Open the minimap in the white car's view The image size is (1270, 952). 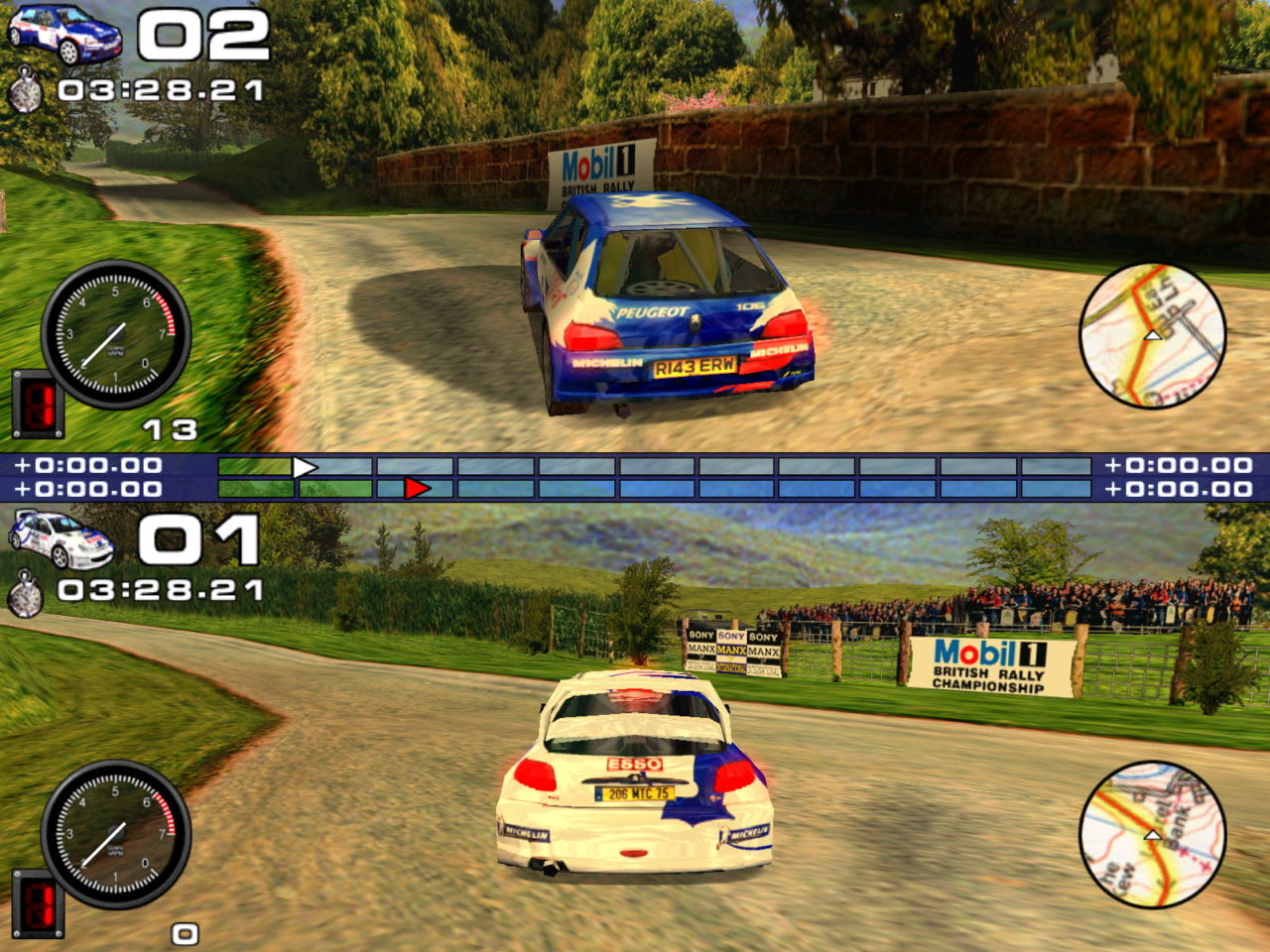(x=1152, y=834)
